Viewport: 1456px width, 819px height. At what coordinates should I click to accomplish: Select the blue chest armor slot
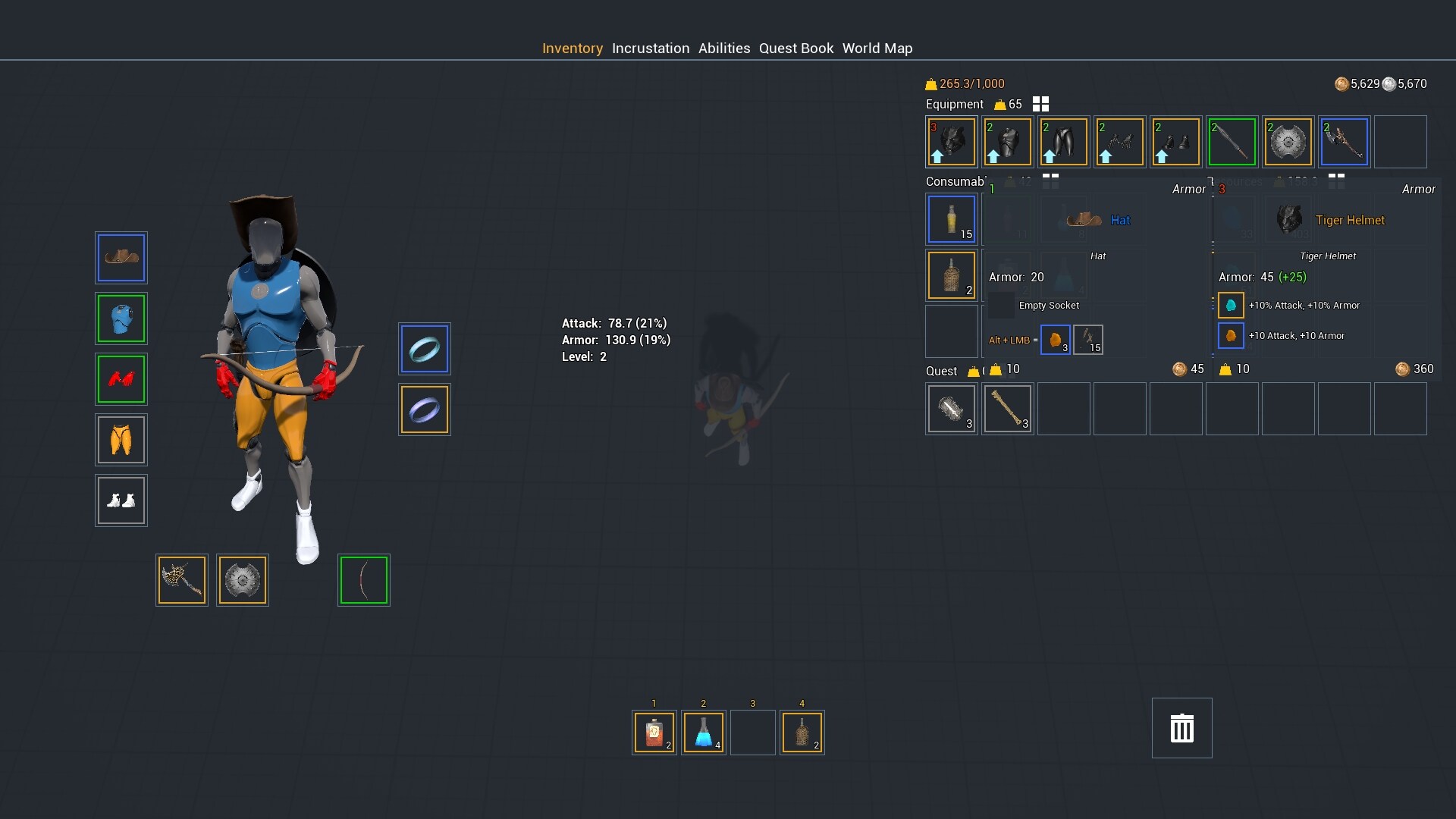[x=121, y=318]
